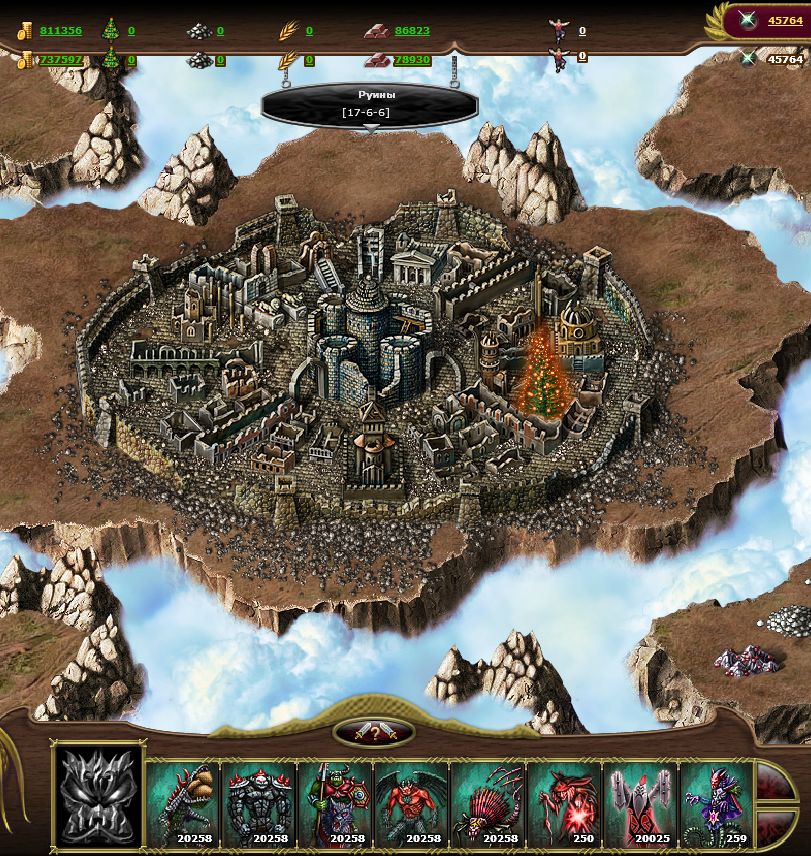The image size is (811, 856).
Task: Click the wheat resource icon in the top row
Action: 288,31
